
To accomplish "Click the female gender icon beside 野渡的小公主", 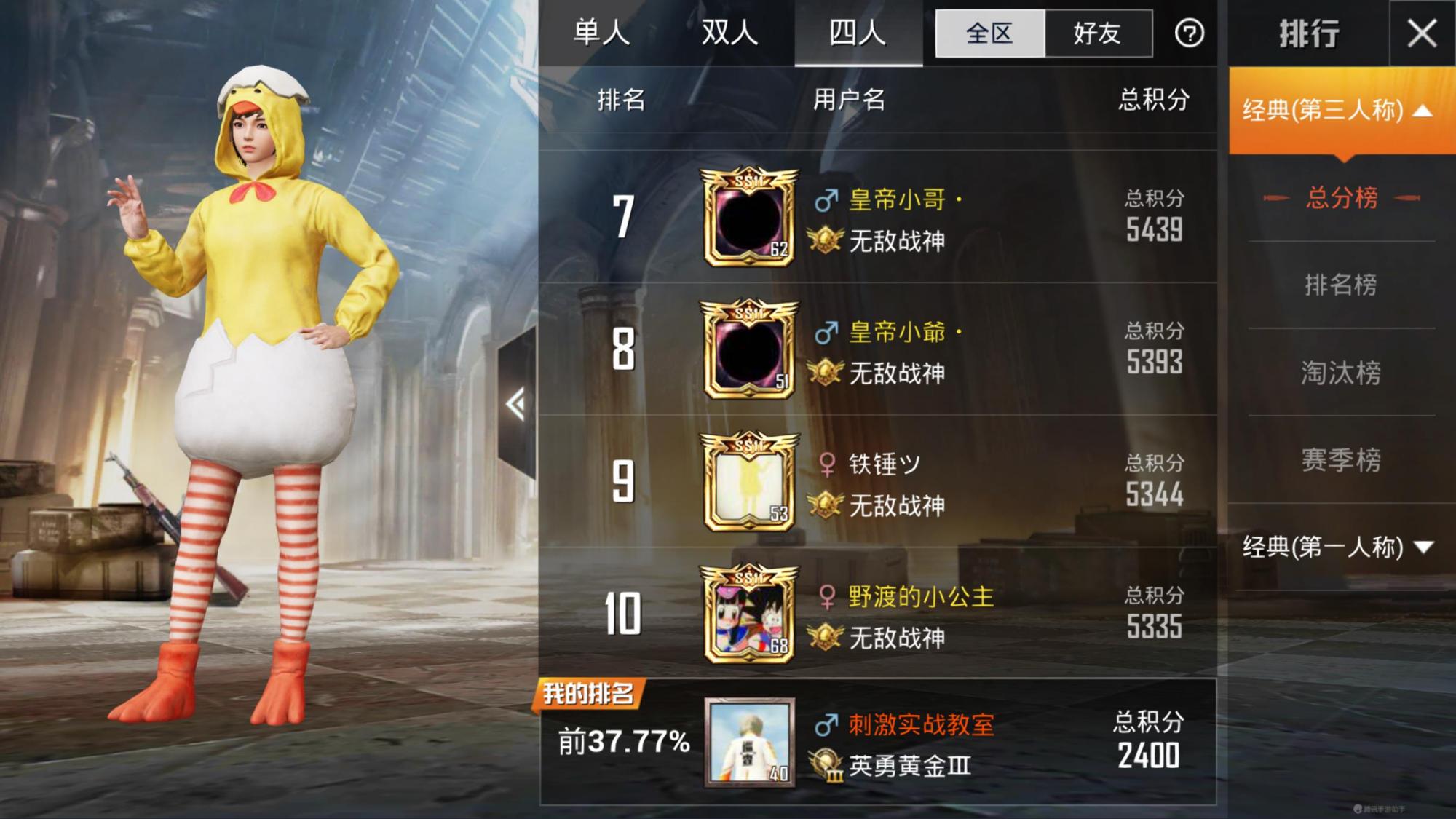I will pyautogui.click(x=830, y=596).
